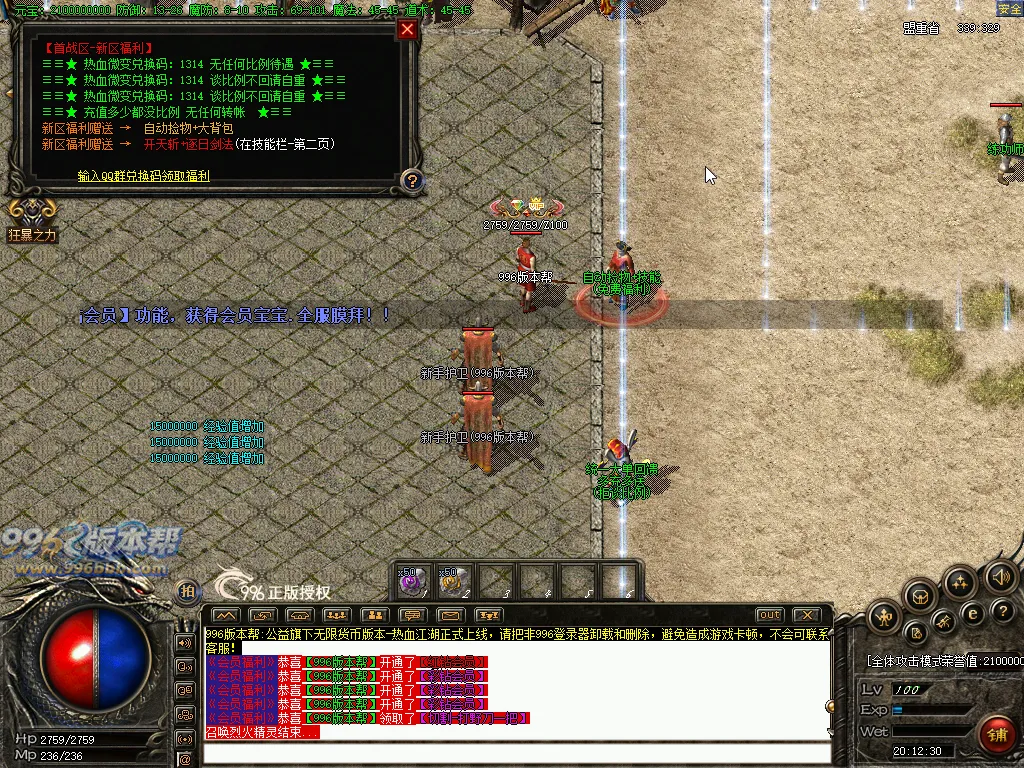Image resolution: width=1024 pixels, height=768 pixels.
Task: Use the purple potion in belt slot 1
Action: click(414, 581)
